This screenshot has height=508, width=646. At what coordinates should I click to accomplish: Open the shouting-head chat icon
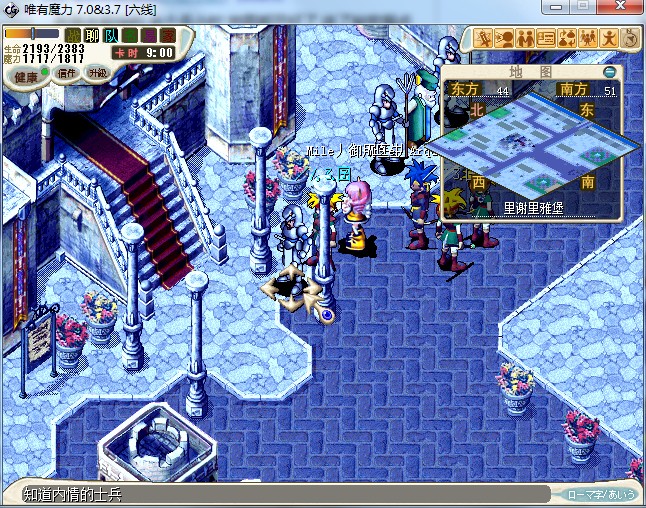coord(504,38)
